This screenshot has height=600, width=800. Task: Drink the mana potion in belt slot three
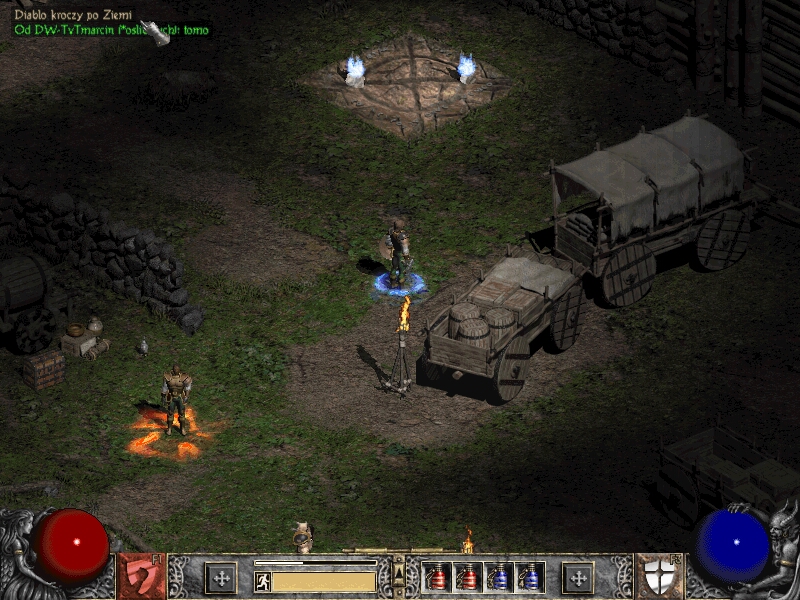click(x=499, y=577)
